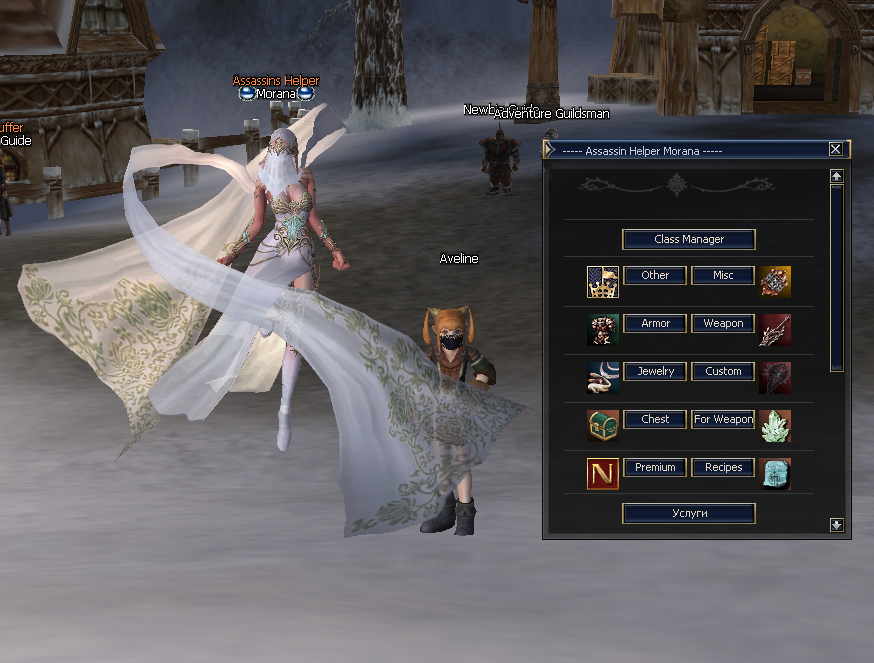Image resolution: width=874 pixels, height=663 pixels.
Task: Browse the Weapon shop
Action: click(x=722, y=323)
